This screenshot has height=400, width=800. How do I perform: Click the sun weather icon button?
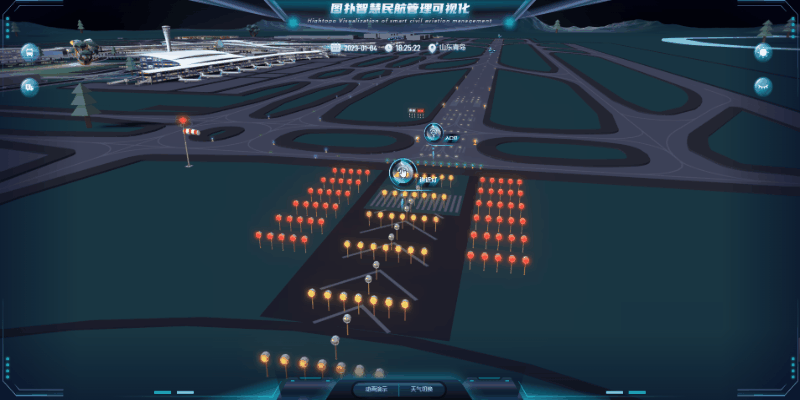763,52
